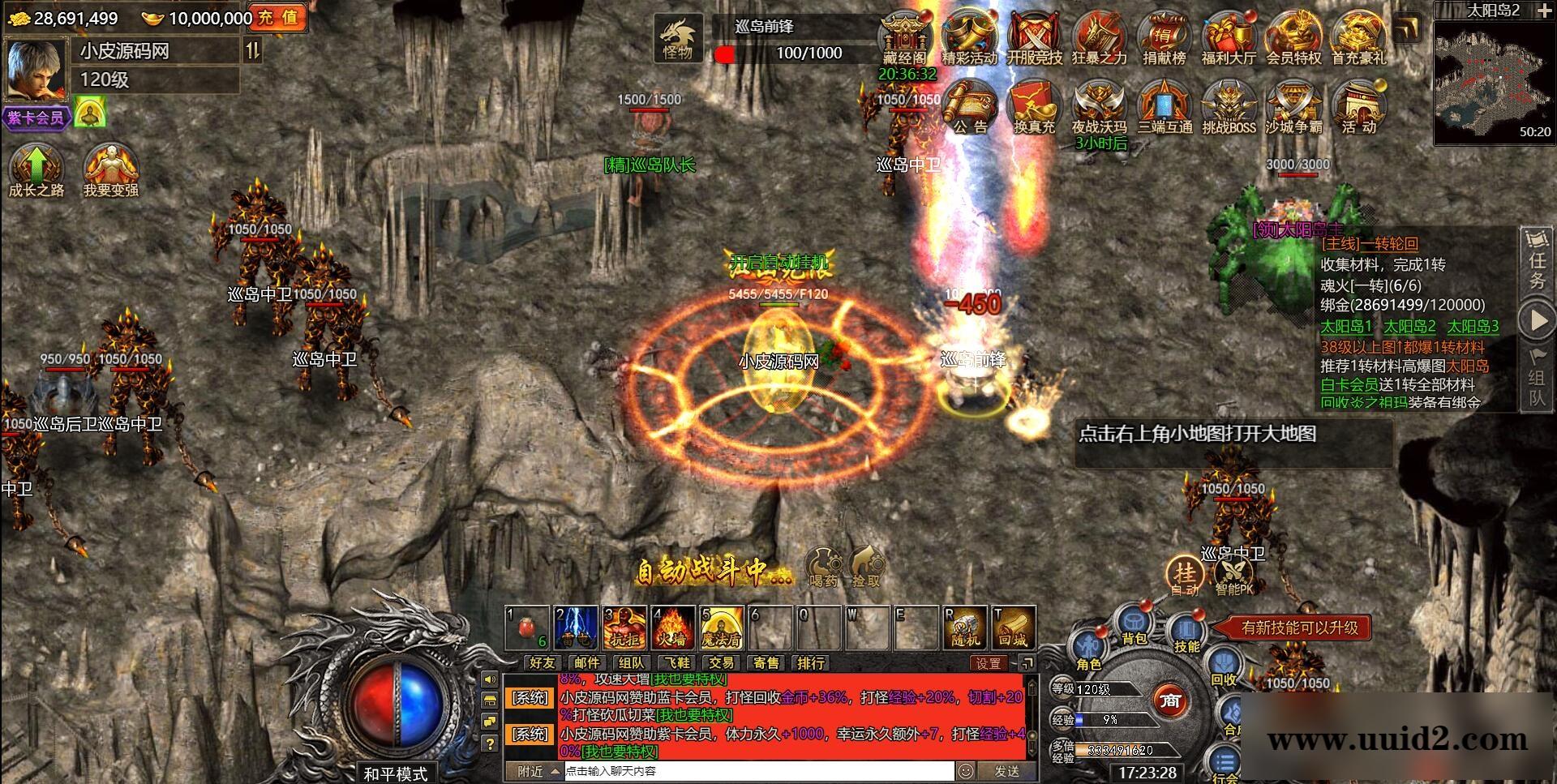1557x784 pixels.
Task: Open the 邮件 mail tab
Action: (x=586, y=663)
